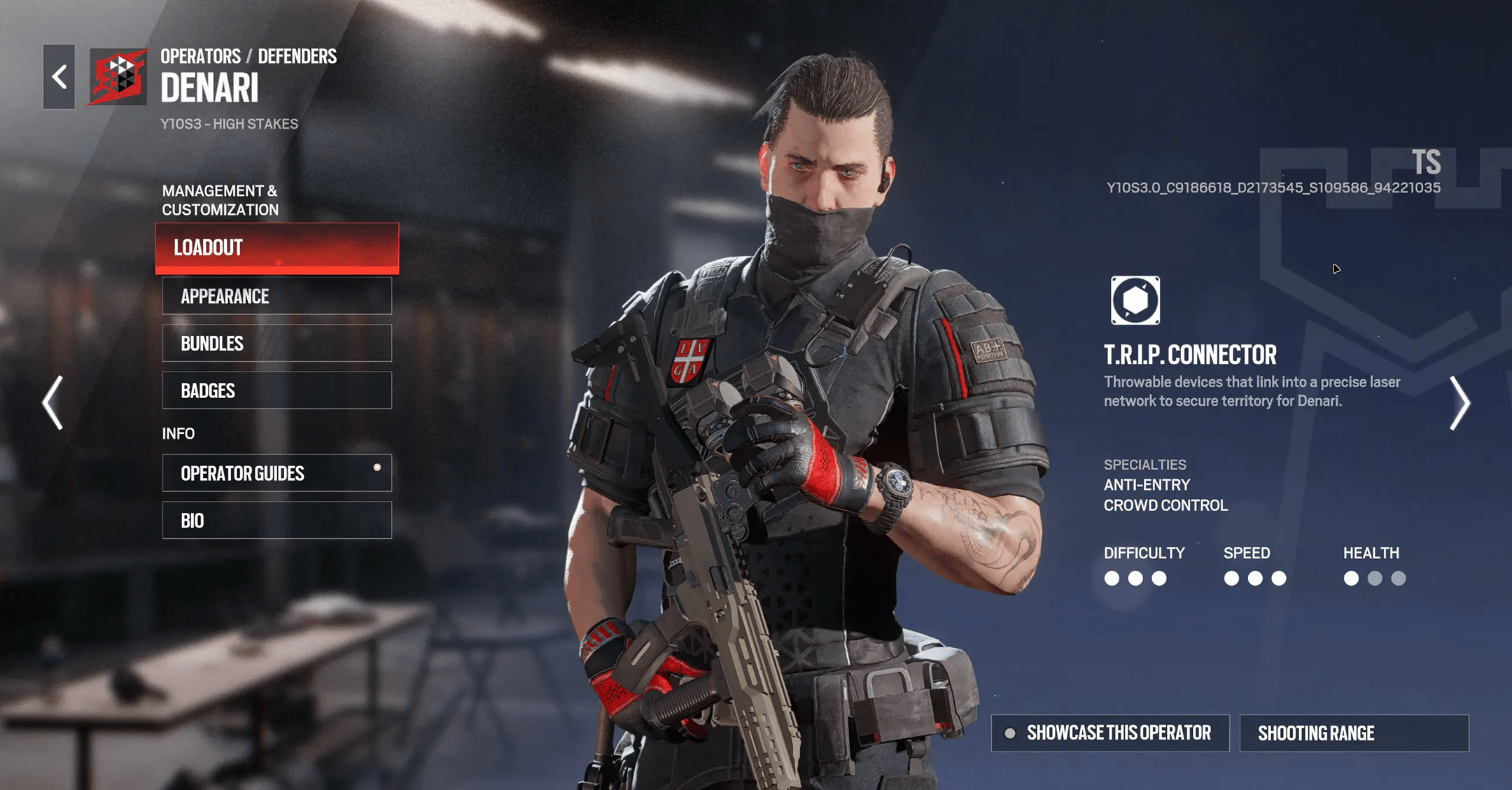Select the Bundles menu entry
This screenshot has width=1512, height=790.
(x=277, y=343)
